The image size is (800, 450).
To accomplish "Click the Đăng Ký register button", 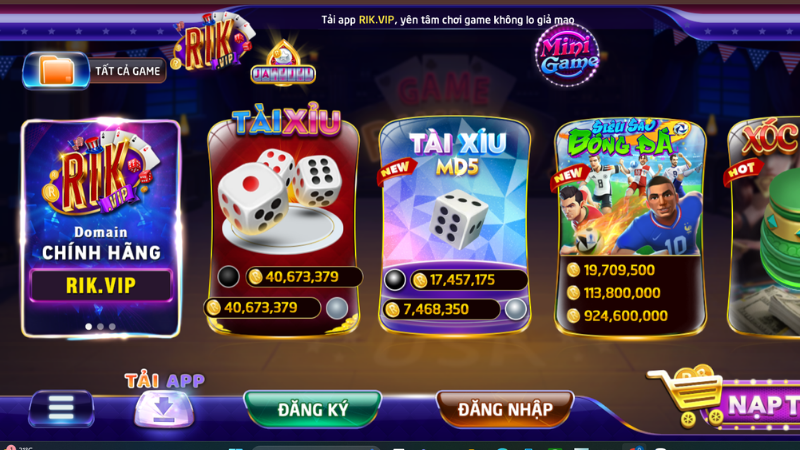I will point(313,409).
